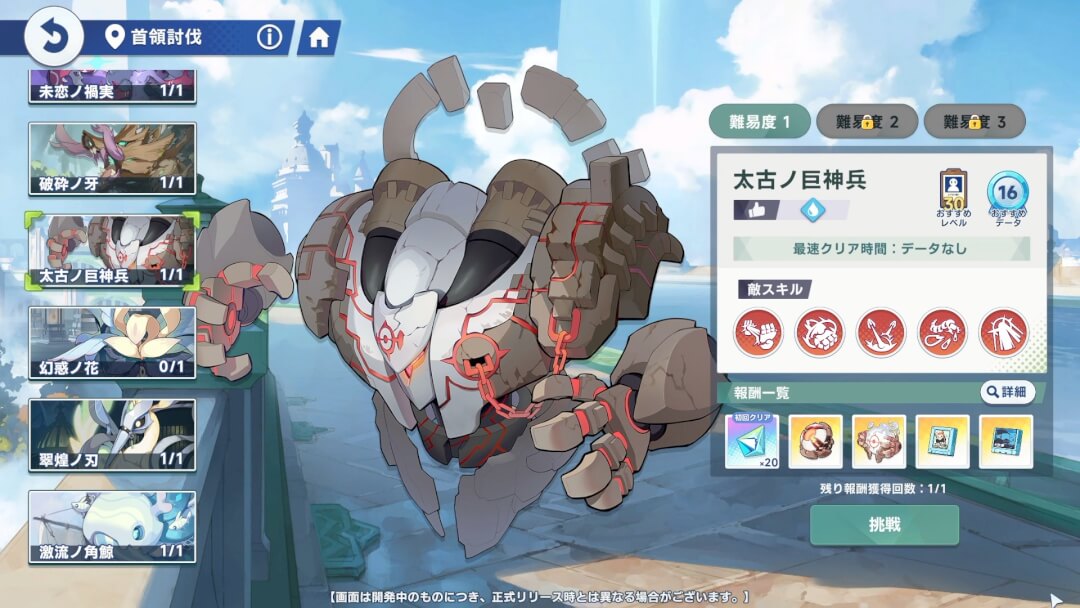1080x608 pixels.
Task: Select the 激流ノ角鯨 boss entry
Action: [x=112, y=526]
